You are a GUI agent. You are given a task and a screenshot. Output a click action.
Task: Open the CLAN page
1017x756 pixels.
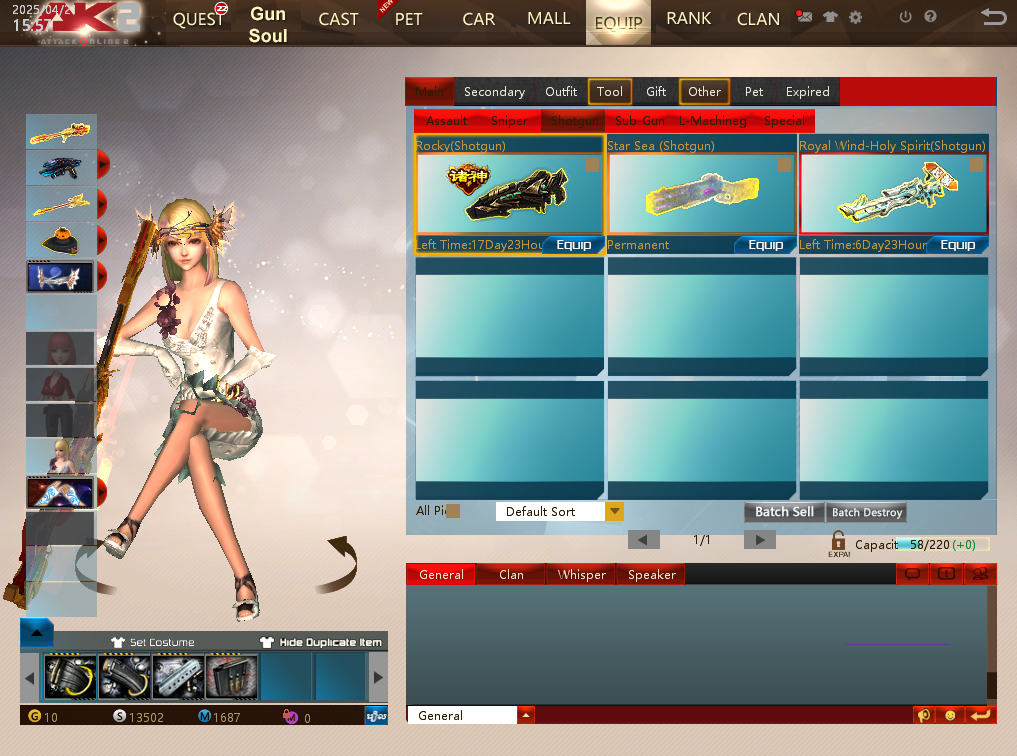pyautogui.click(x=758, y=19)
